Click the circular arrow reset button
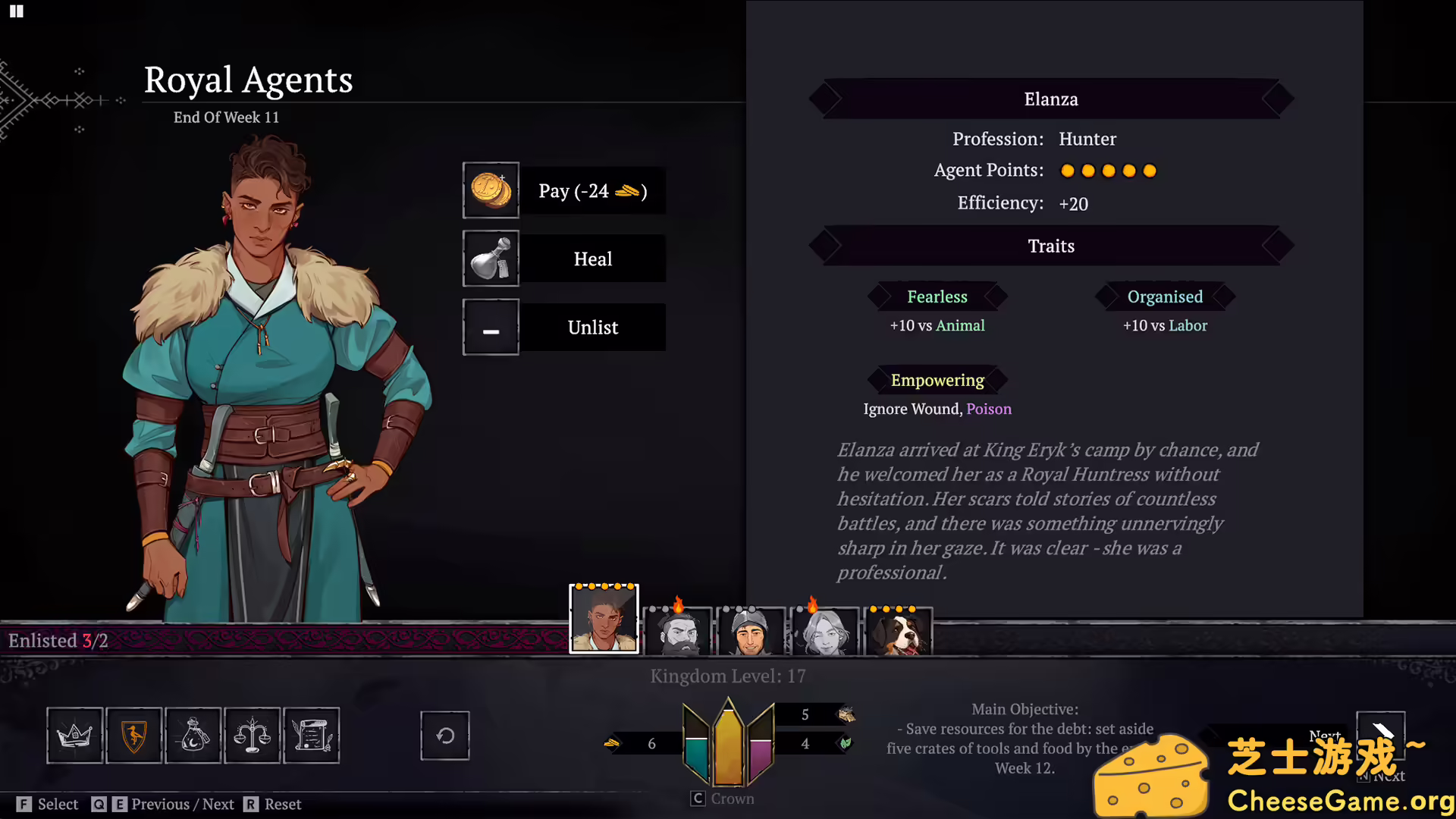1456x819 pixels. pyautogui.click(x=445, y=735)
